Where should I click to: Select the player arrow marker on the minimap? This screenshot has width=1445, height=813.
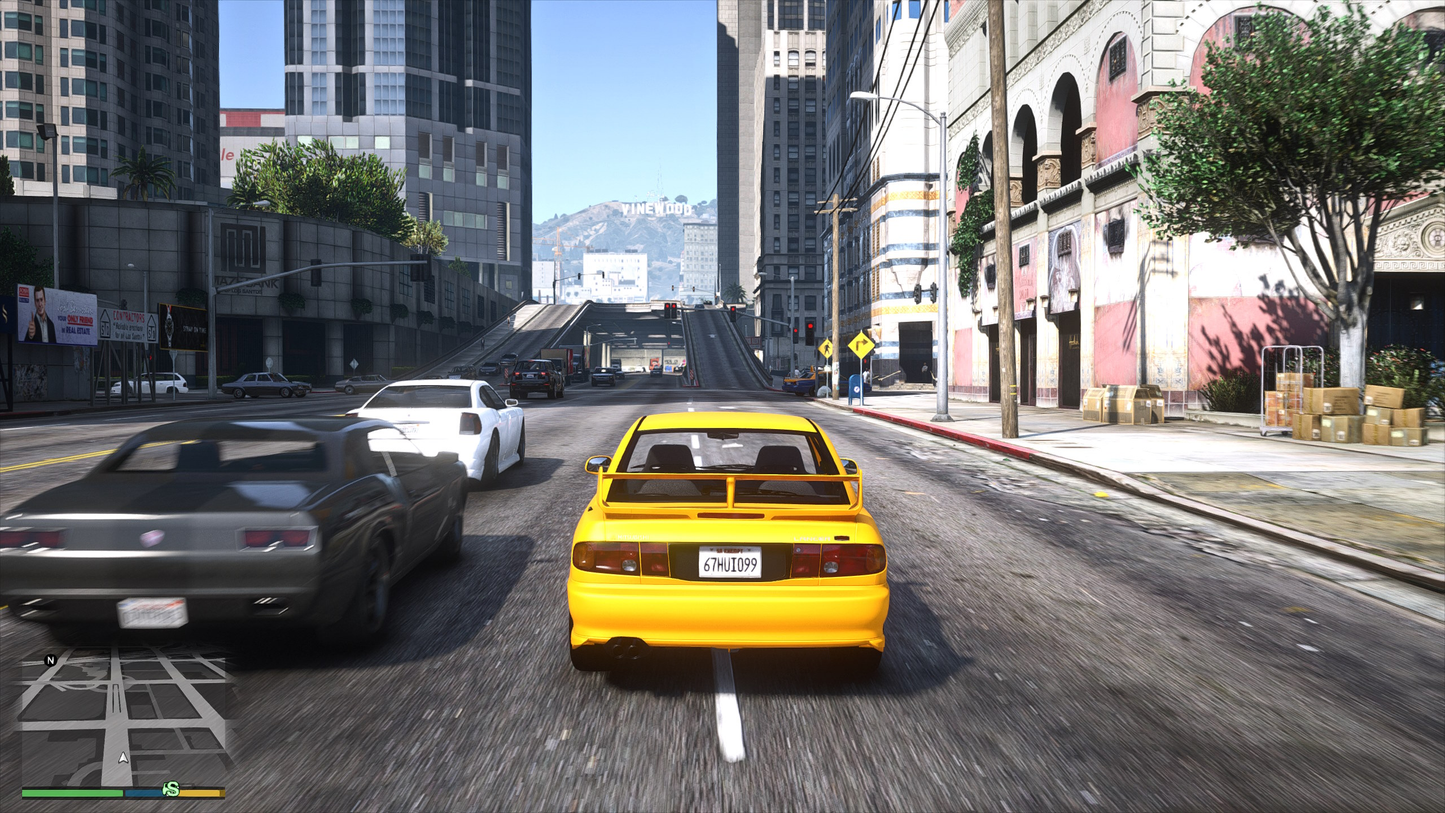(x=123, y=757)
